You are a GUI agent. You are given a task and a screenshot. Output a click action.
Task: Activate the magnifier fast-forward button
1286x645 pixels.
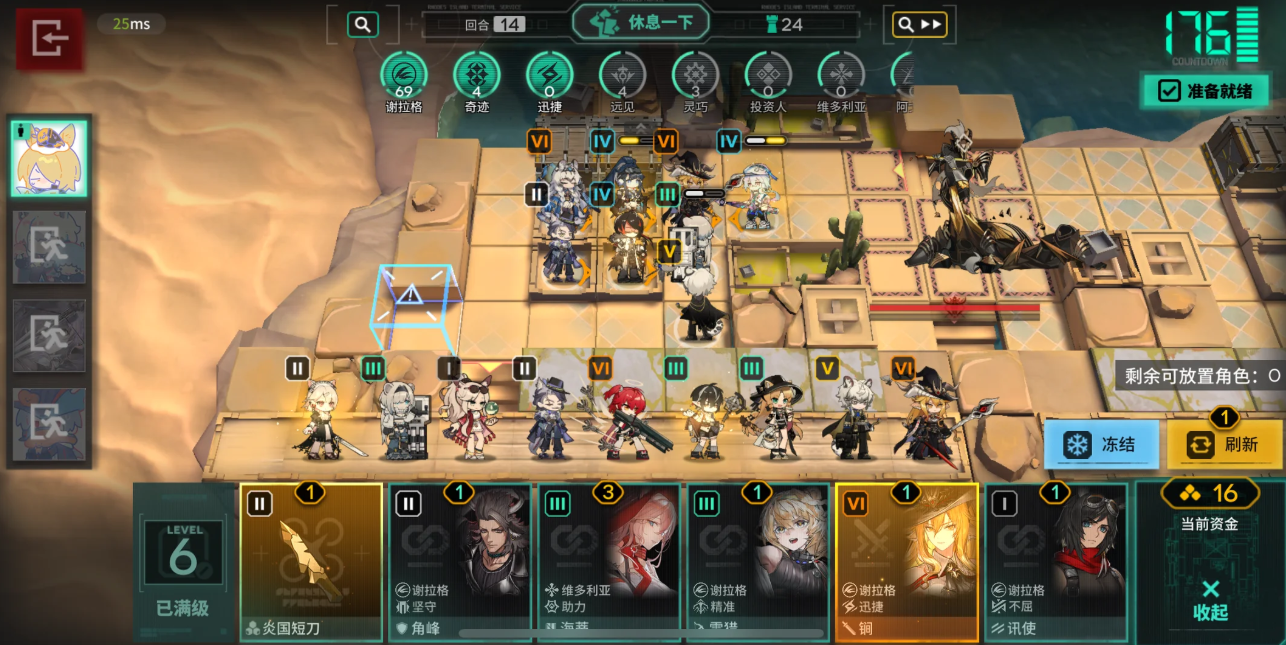[x=919, y=25]
